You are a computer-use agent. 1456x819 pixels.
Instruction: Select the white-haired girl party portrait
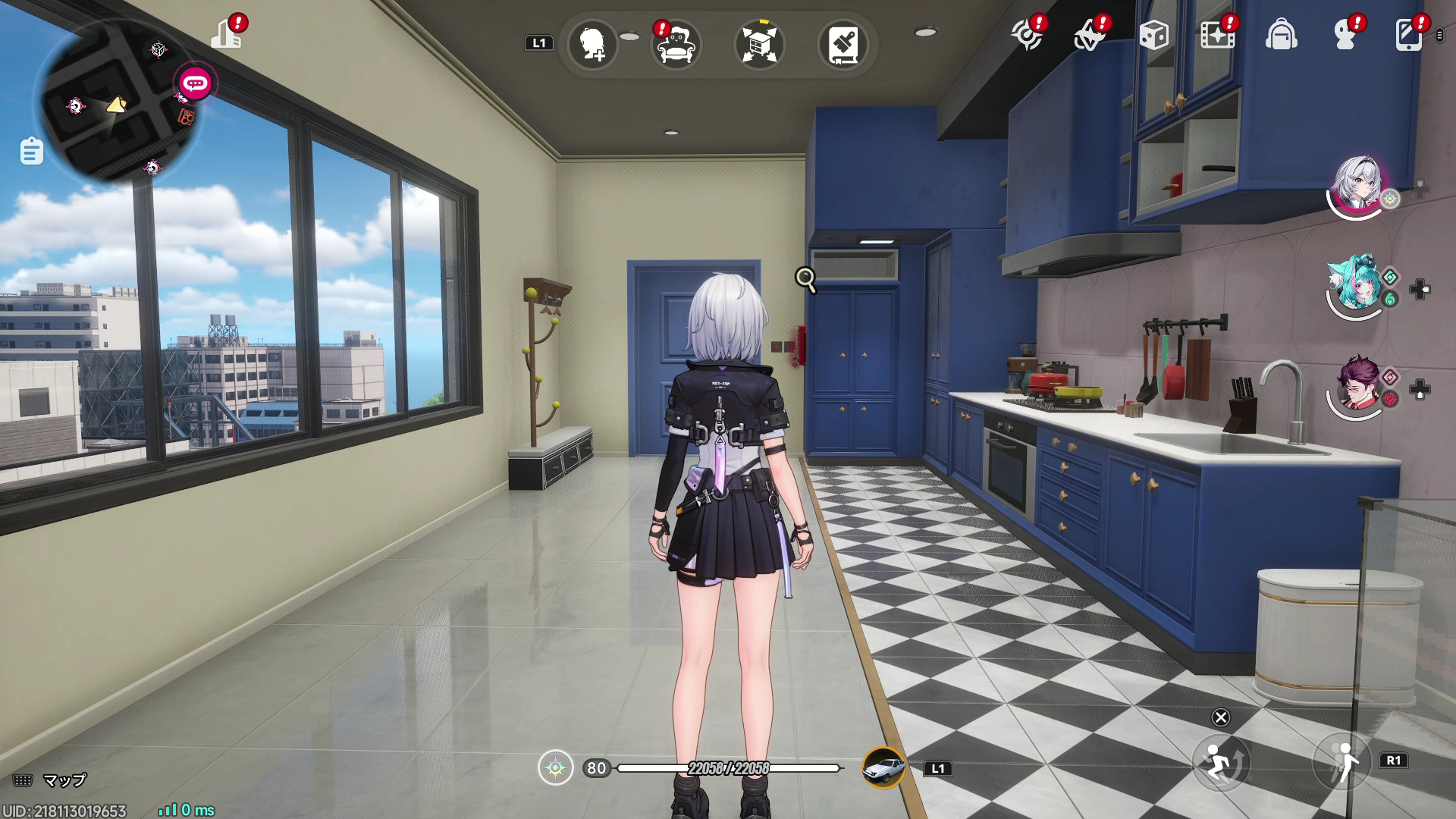pos(1357,184)
